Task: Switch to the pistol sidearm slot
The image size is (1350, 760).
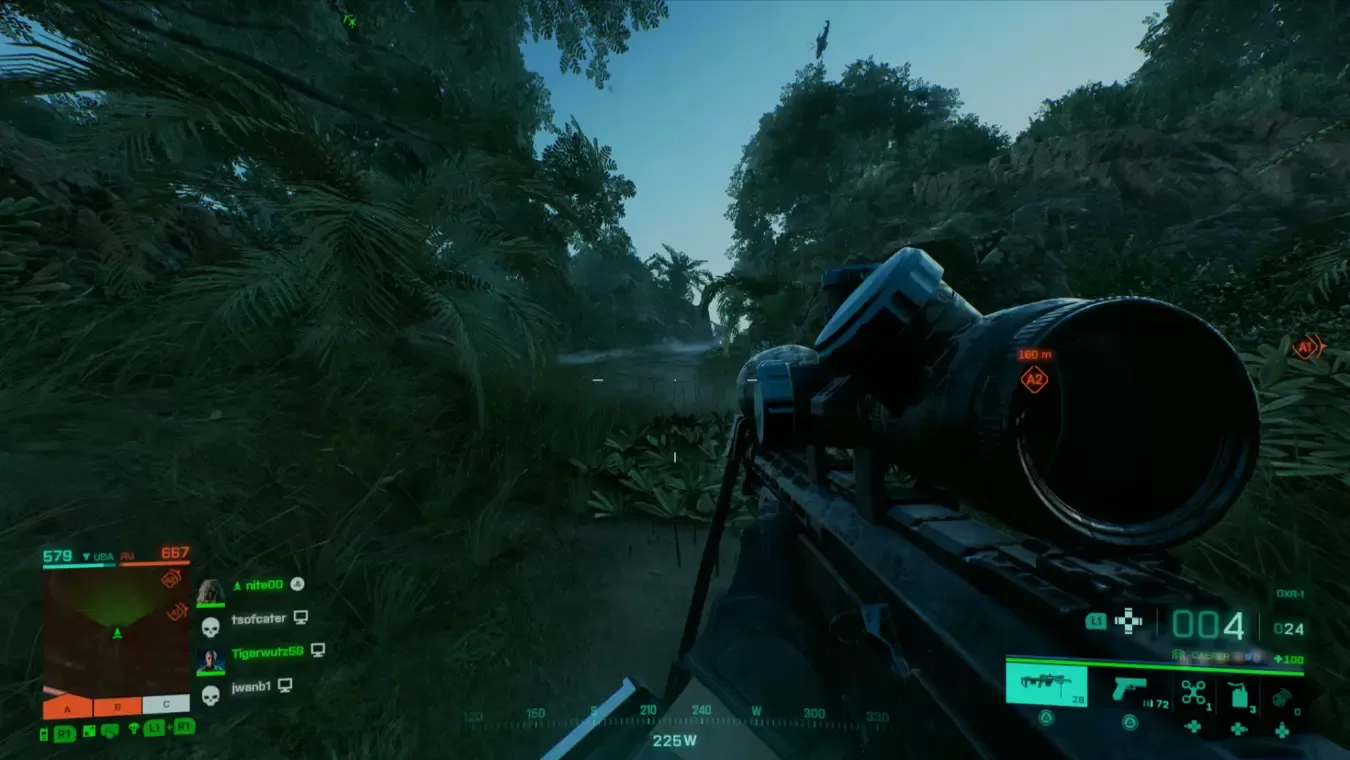Action: click(1130, 687)
